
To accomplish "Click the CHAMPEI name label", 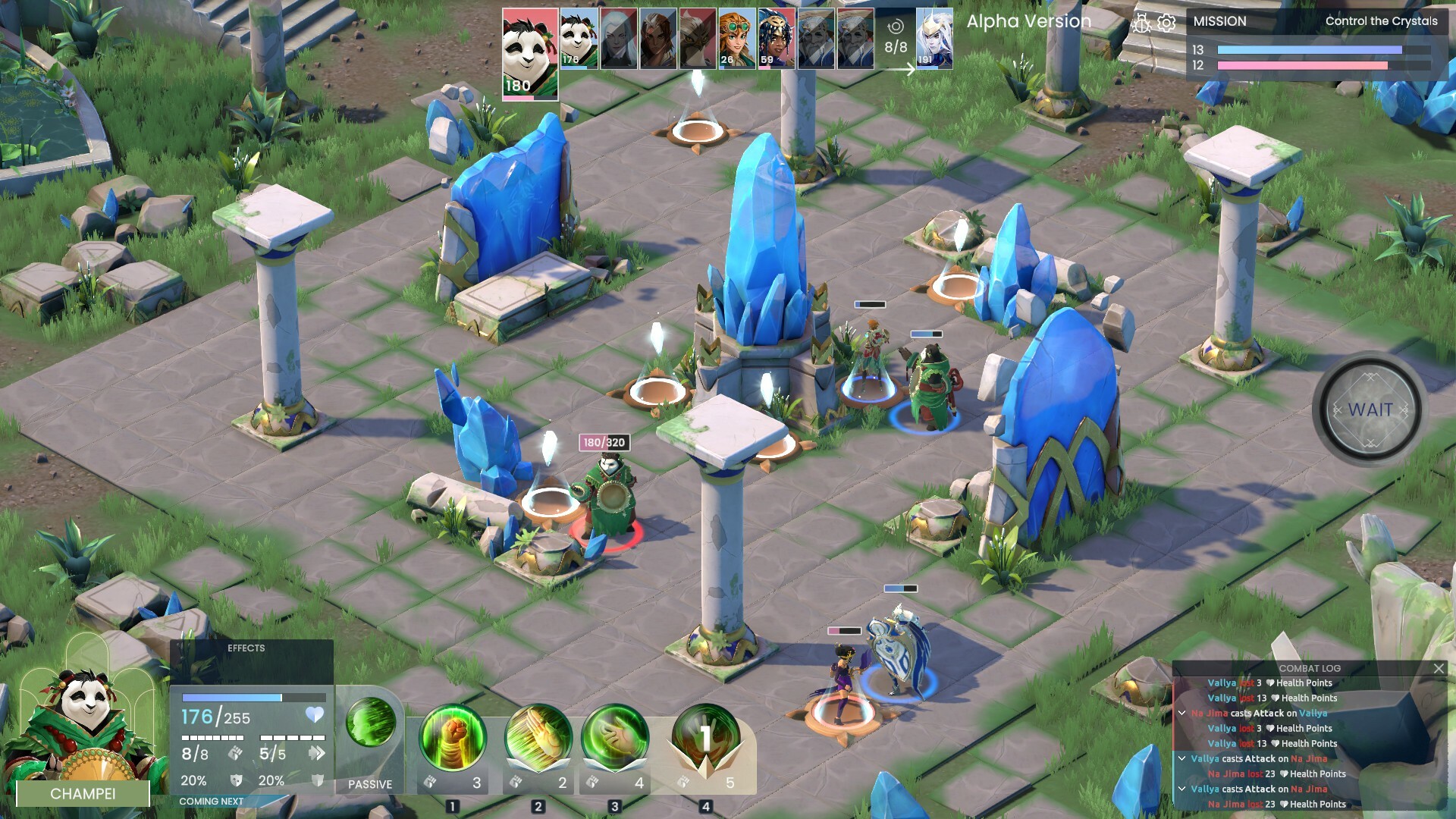I will click(x=83, y=794).
